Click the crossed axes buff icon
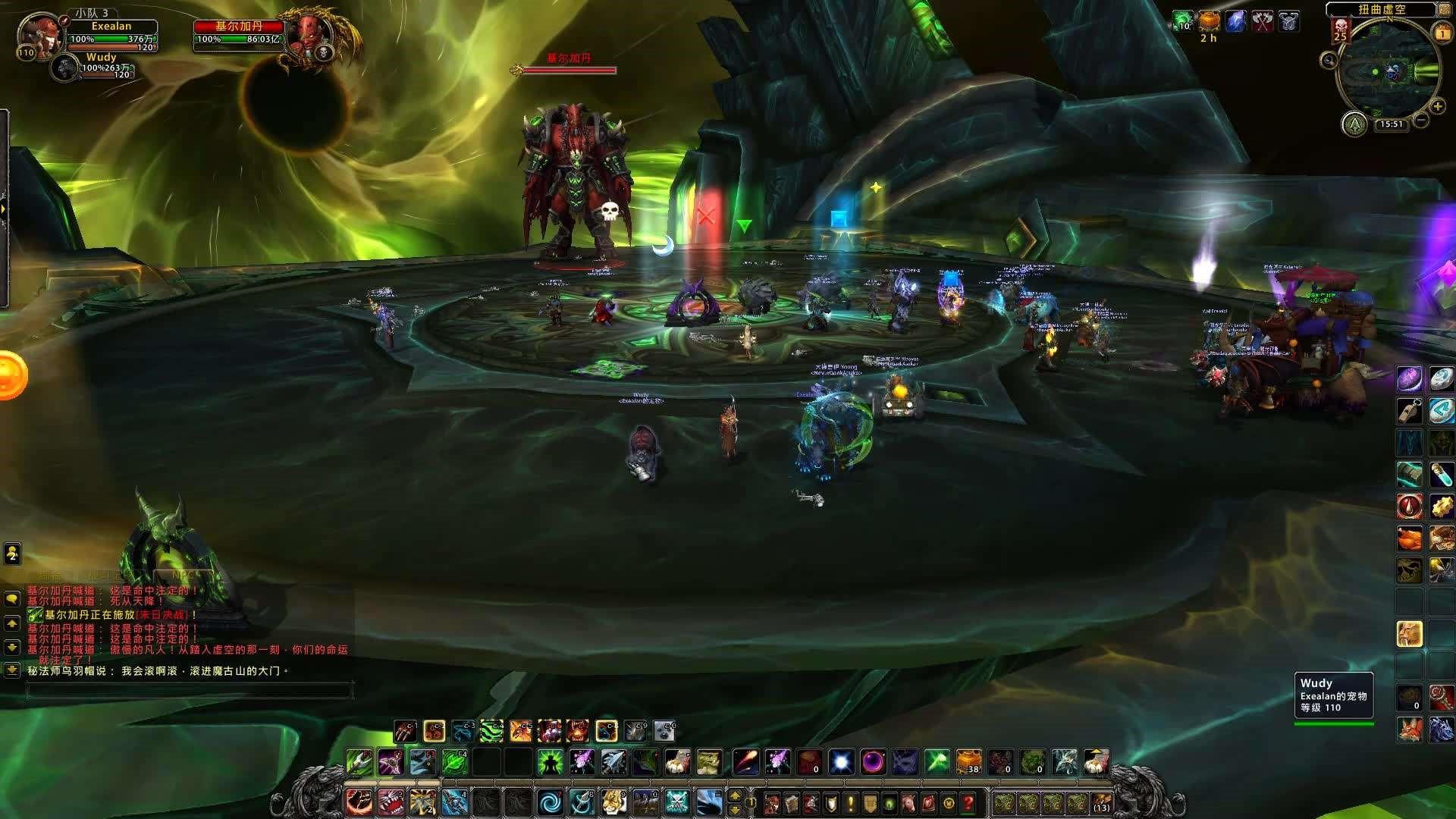 (x=1262, y=22)
